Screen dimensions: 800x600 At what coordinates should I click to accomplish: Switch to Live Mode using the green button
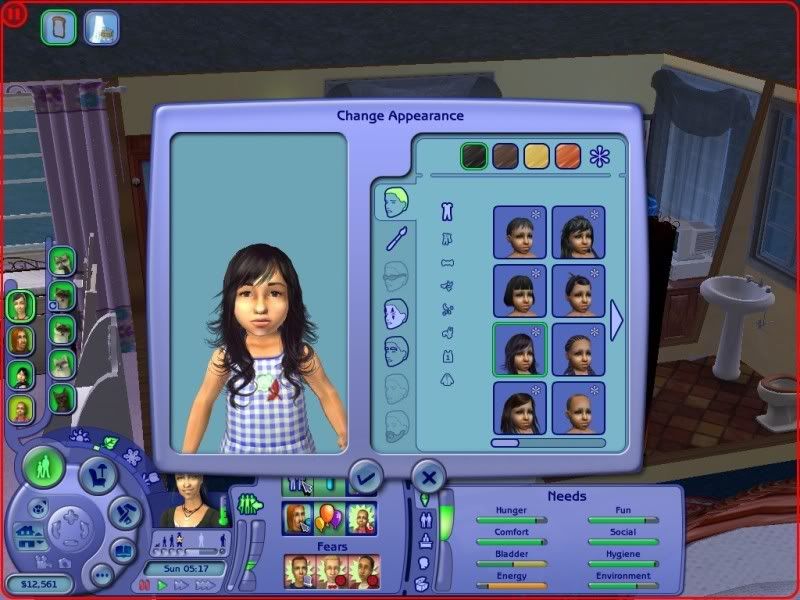click(44, 468)
